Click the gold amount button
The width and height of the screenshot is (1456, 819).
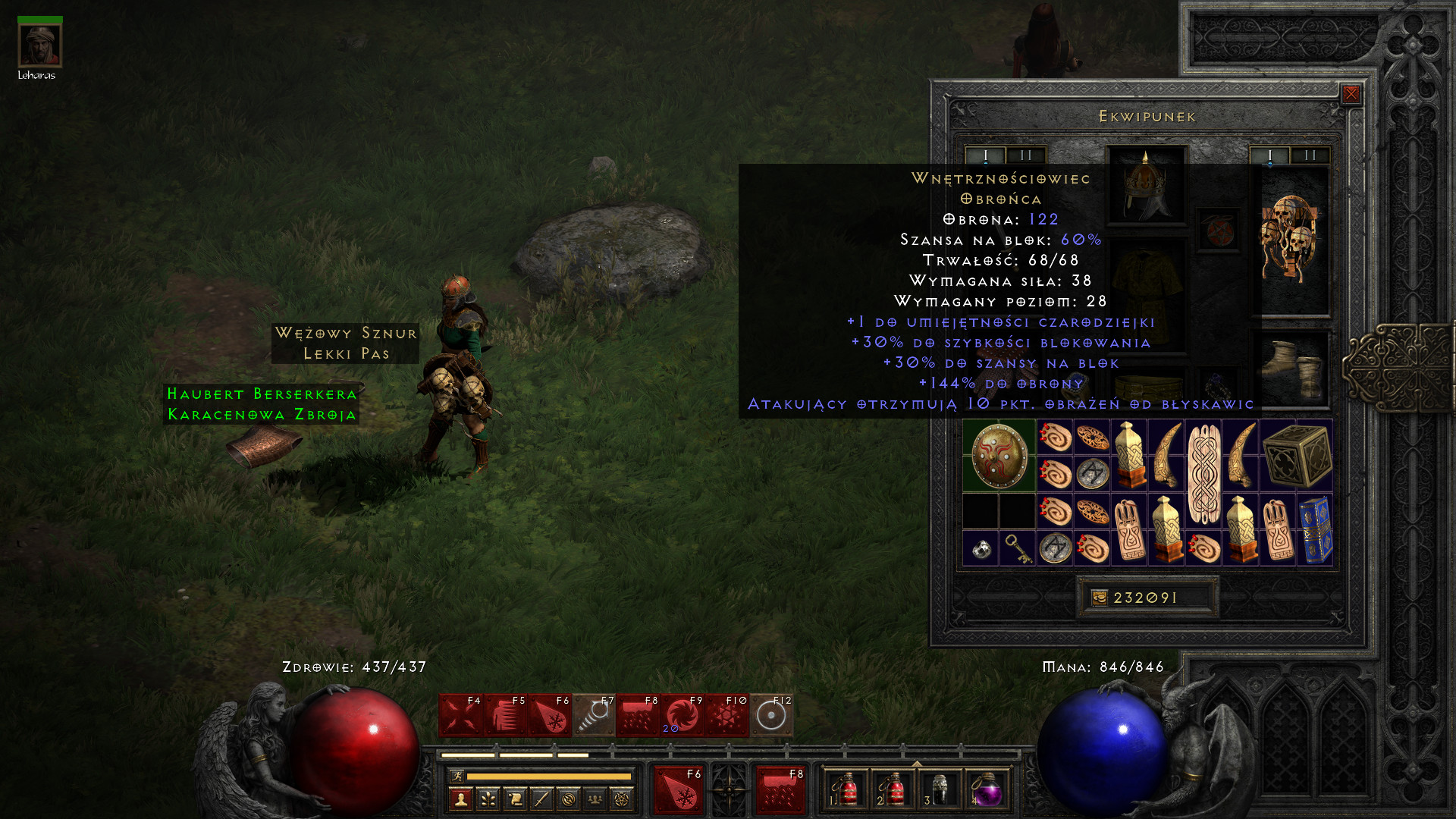[x=1147, y=598]
